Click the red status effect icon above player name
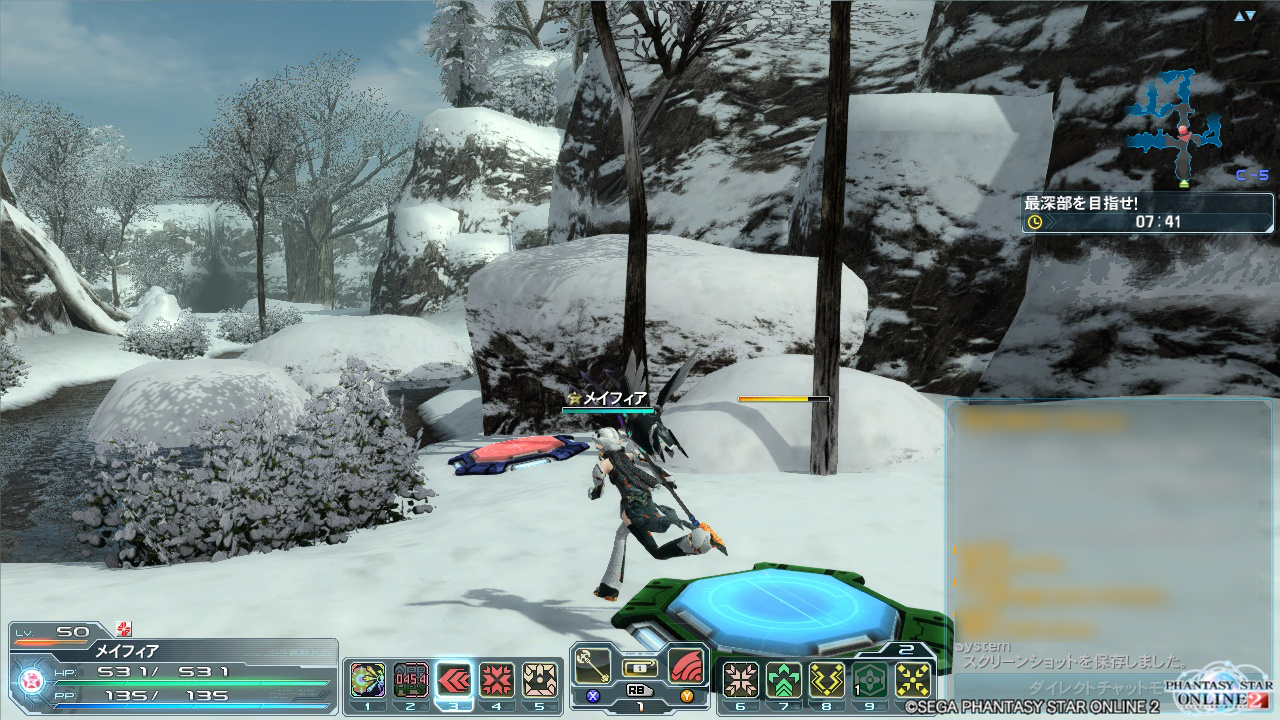1280x720 pixels. click(124, 629)
